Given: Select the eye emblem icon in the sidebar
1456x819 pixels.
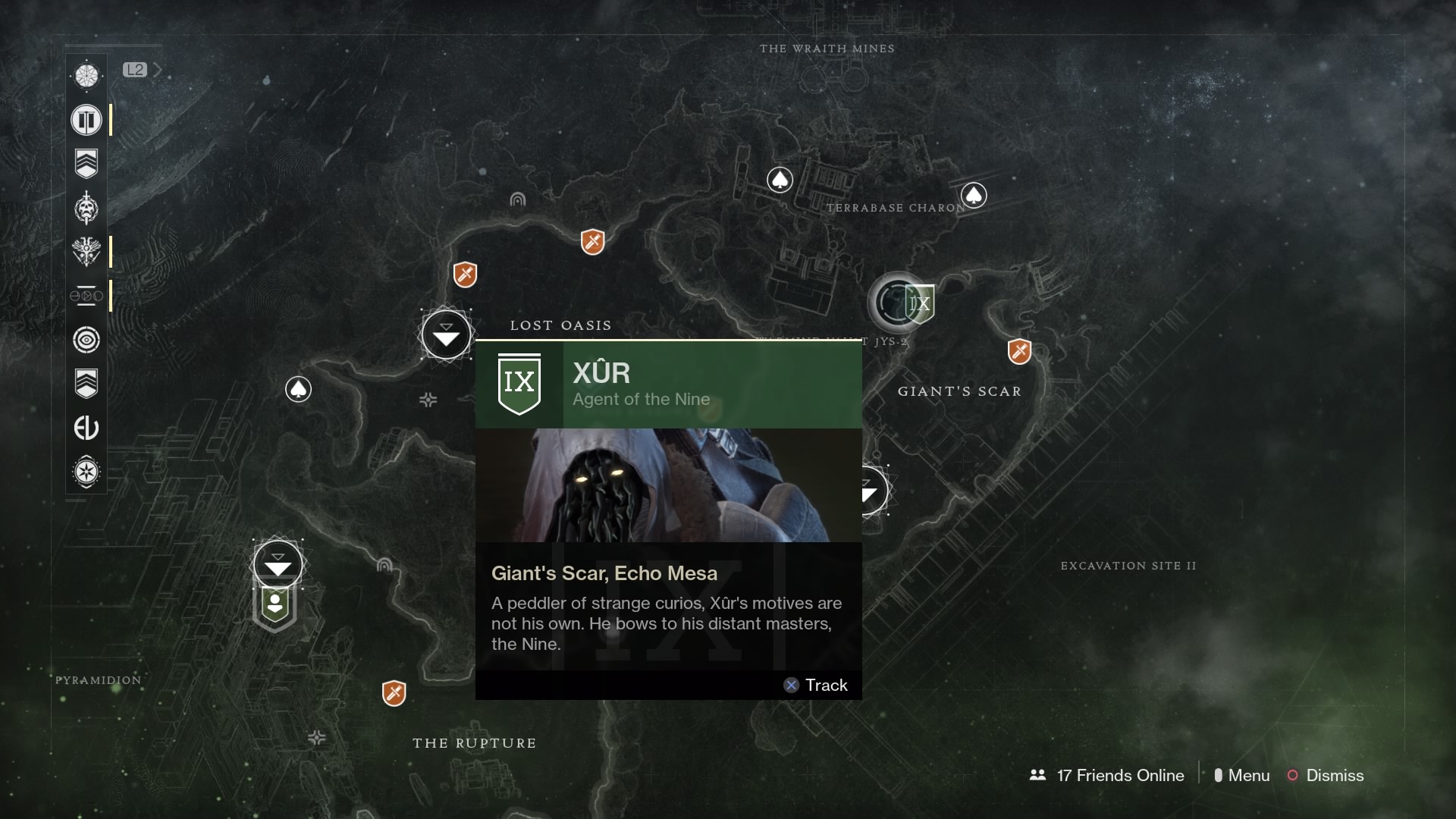Looking at the screenshot, I should (86, 340).
